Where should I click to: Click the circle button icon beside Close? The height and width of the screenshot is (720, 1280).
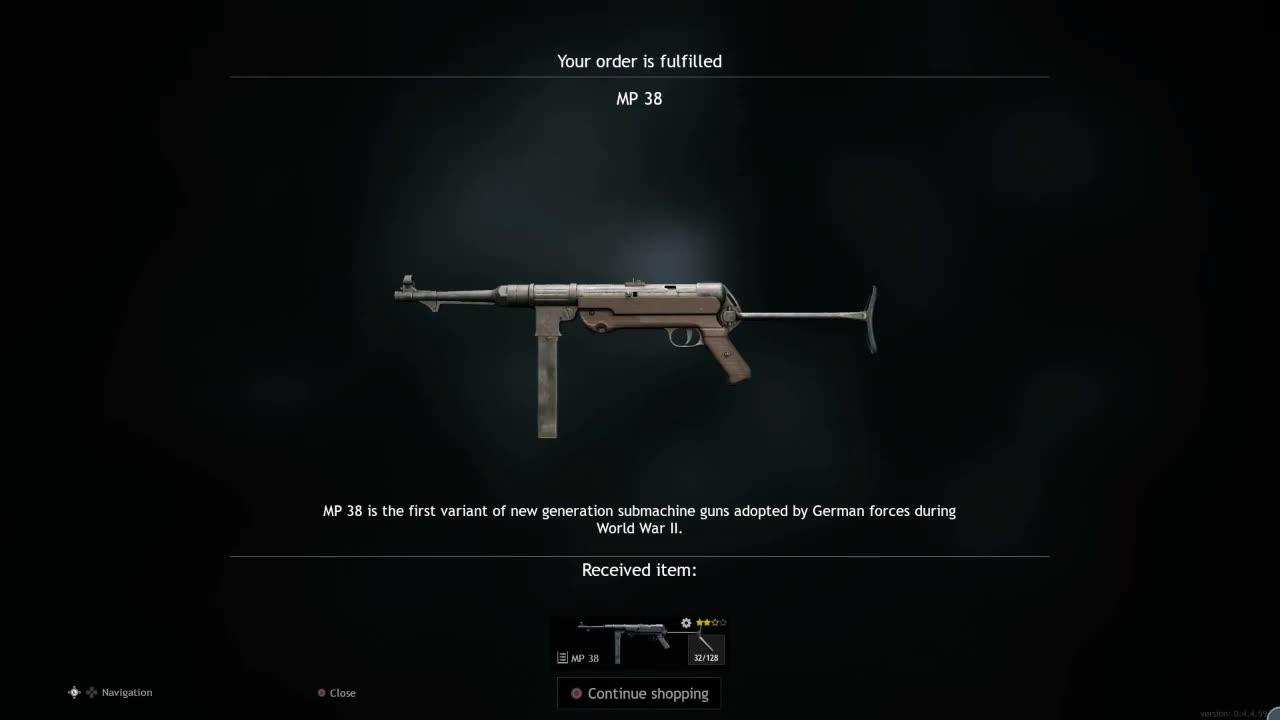pyautogui.click(x=321, y=692)
